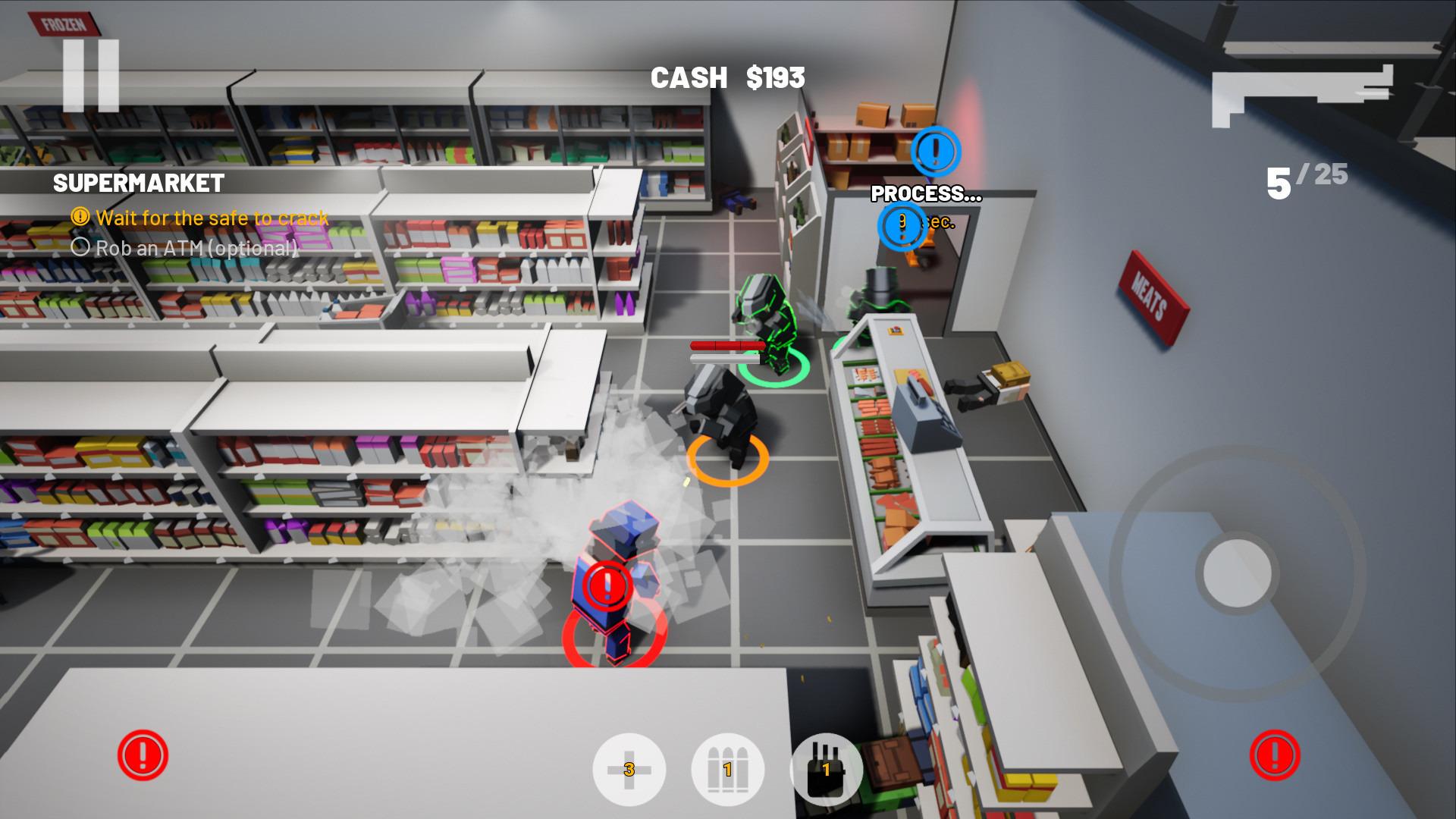
Task: Tap the 5/25 ammo counter
Action: pos(1302,179)
